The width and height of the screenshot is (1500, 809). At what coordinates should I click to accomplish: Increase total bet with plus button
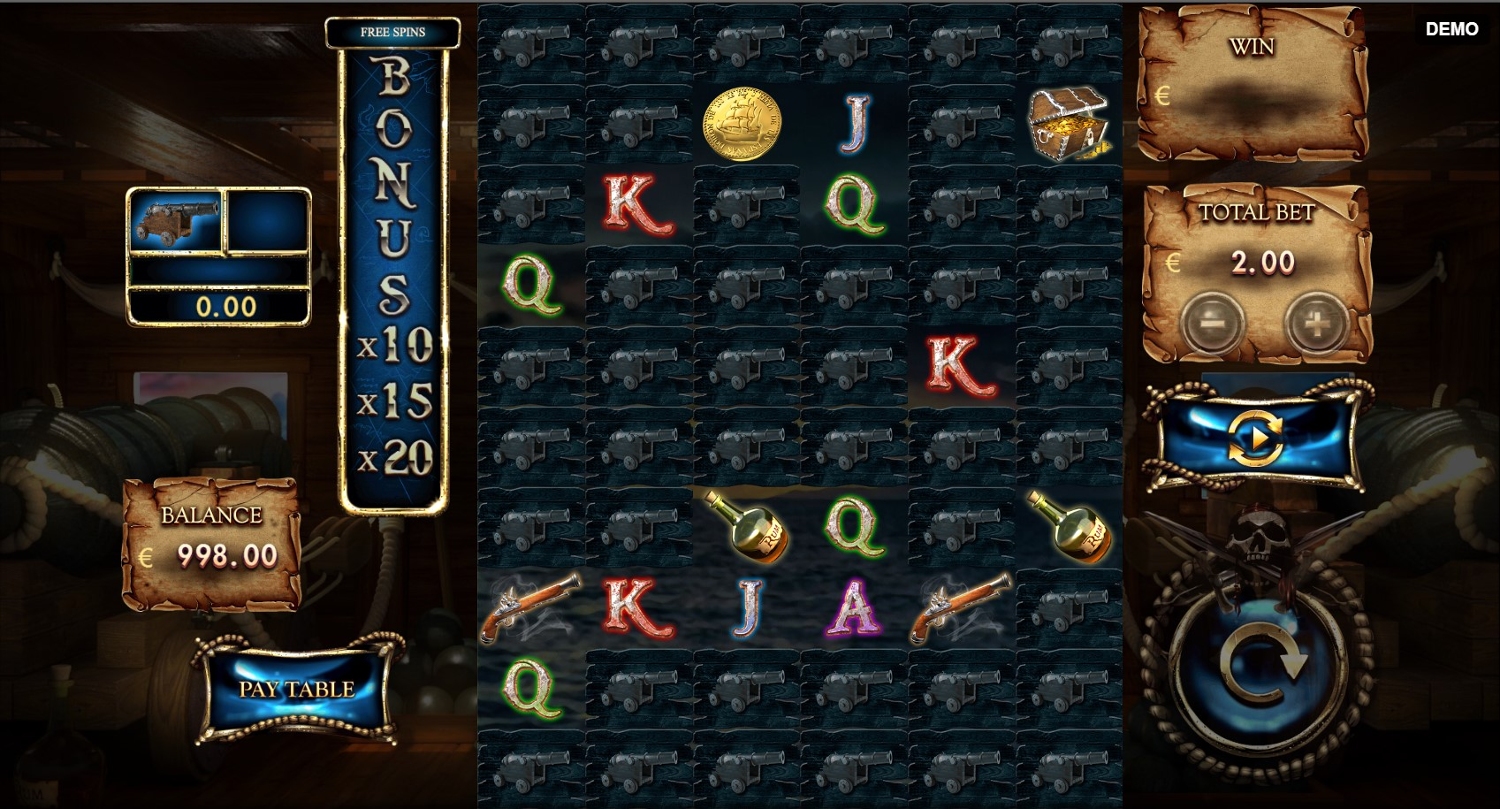coord(1315,324)
